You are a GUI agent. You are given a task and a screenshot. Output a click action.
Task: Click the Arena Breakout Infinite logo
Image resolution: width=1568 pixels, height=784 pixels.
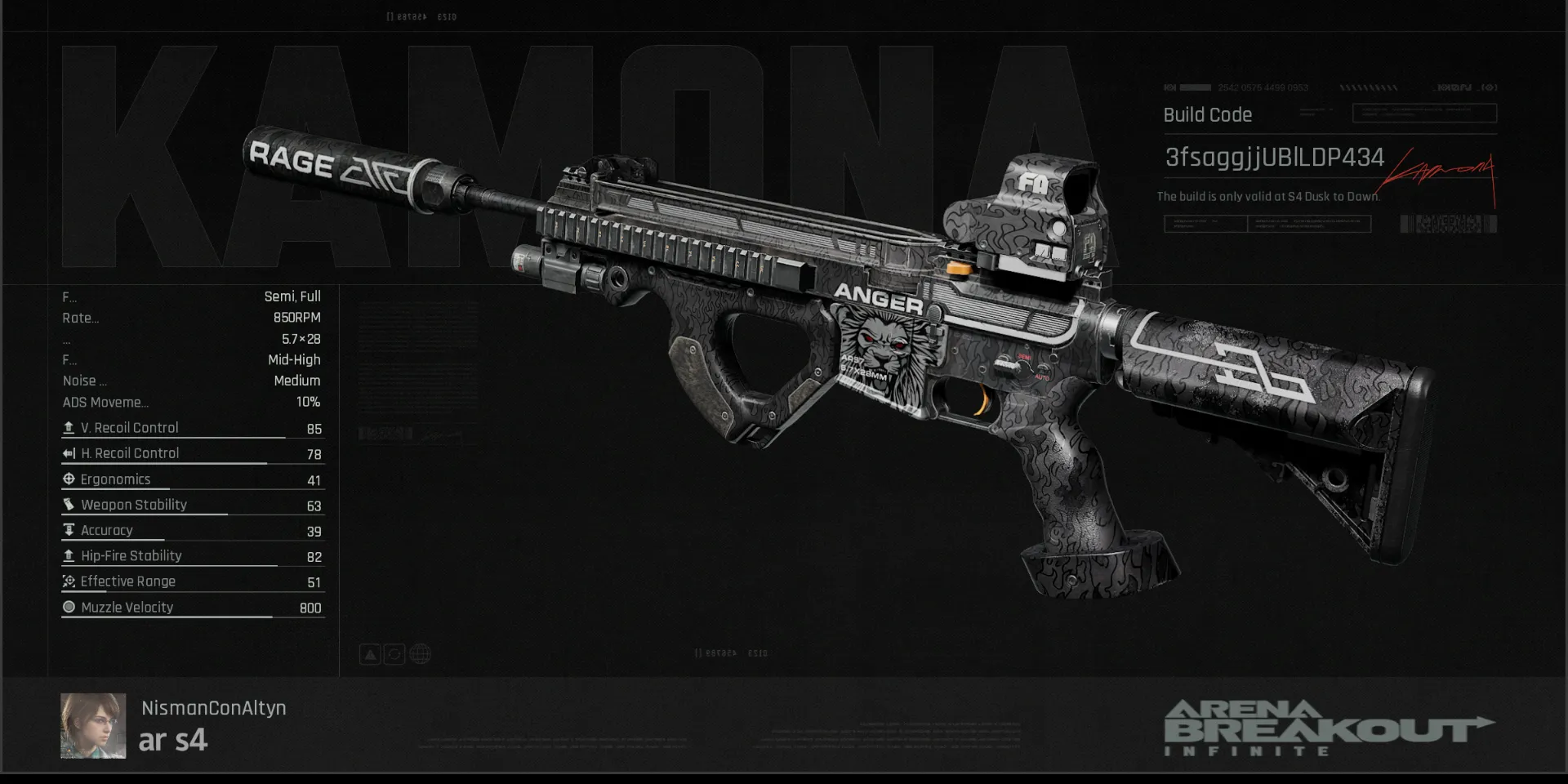pyautogui.click(x=1328, y=728)
